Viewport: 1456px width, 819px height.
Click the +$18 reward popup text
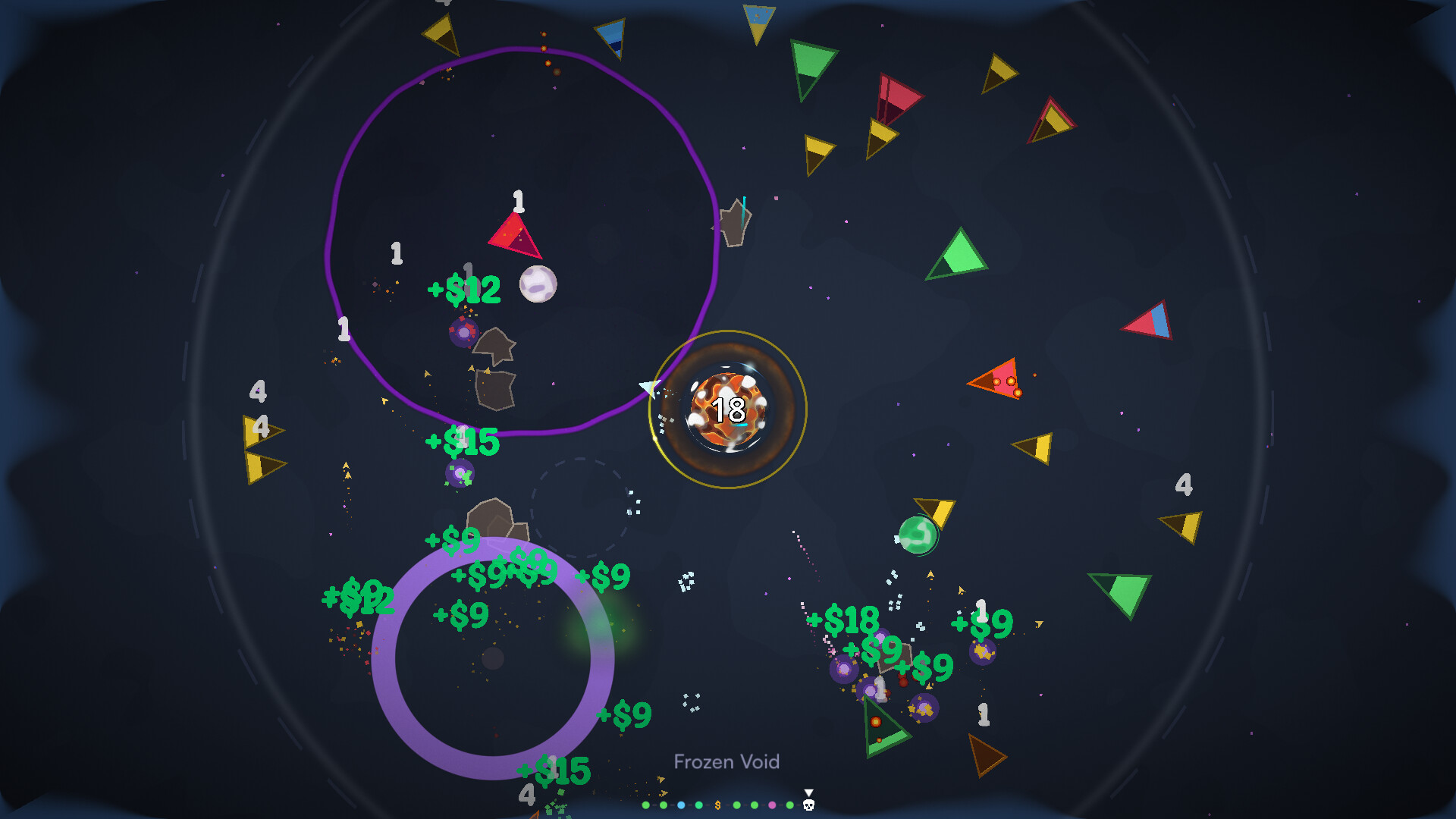coord(844,620)
